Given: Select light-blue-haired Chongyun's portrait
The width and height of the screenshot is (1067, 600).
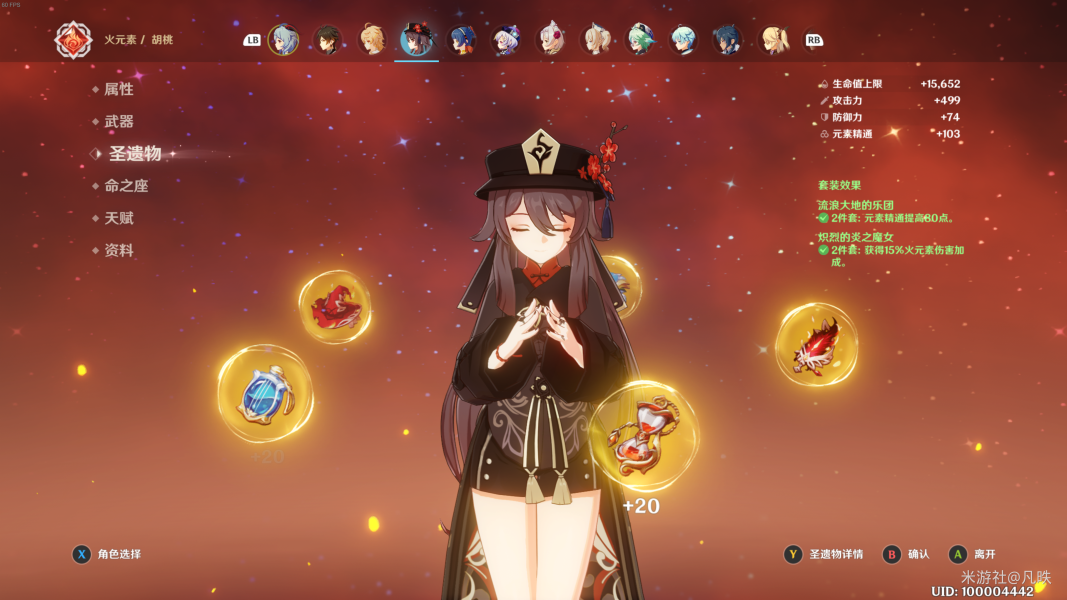Looking at the screenshot, I should click(684, 40).
